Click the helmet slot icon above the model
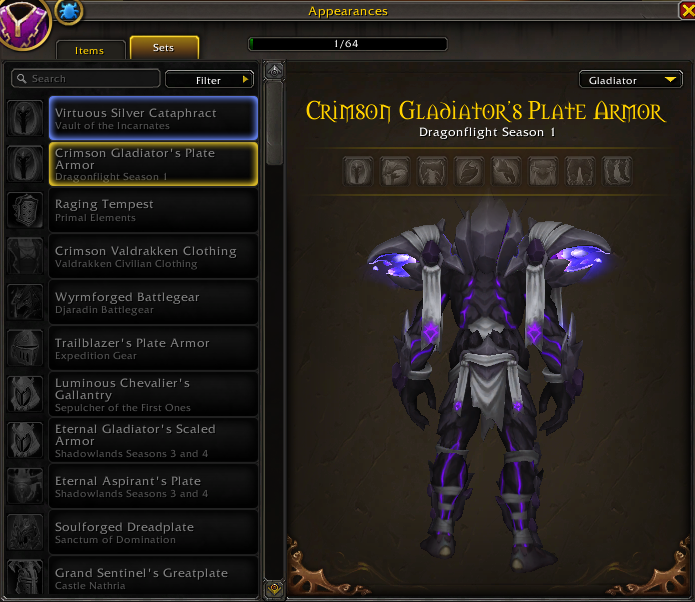 [x=359, y=170]
